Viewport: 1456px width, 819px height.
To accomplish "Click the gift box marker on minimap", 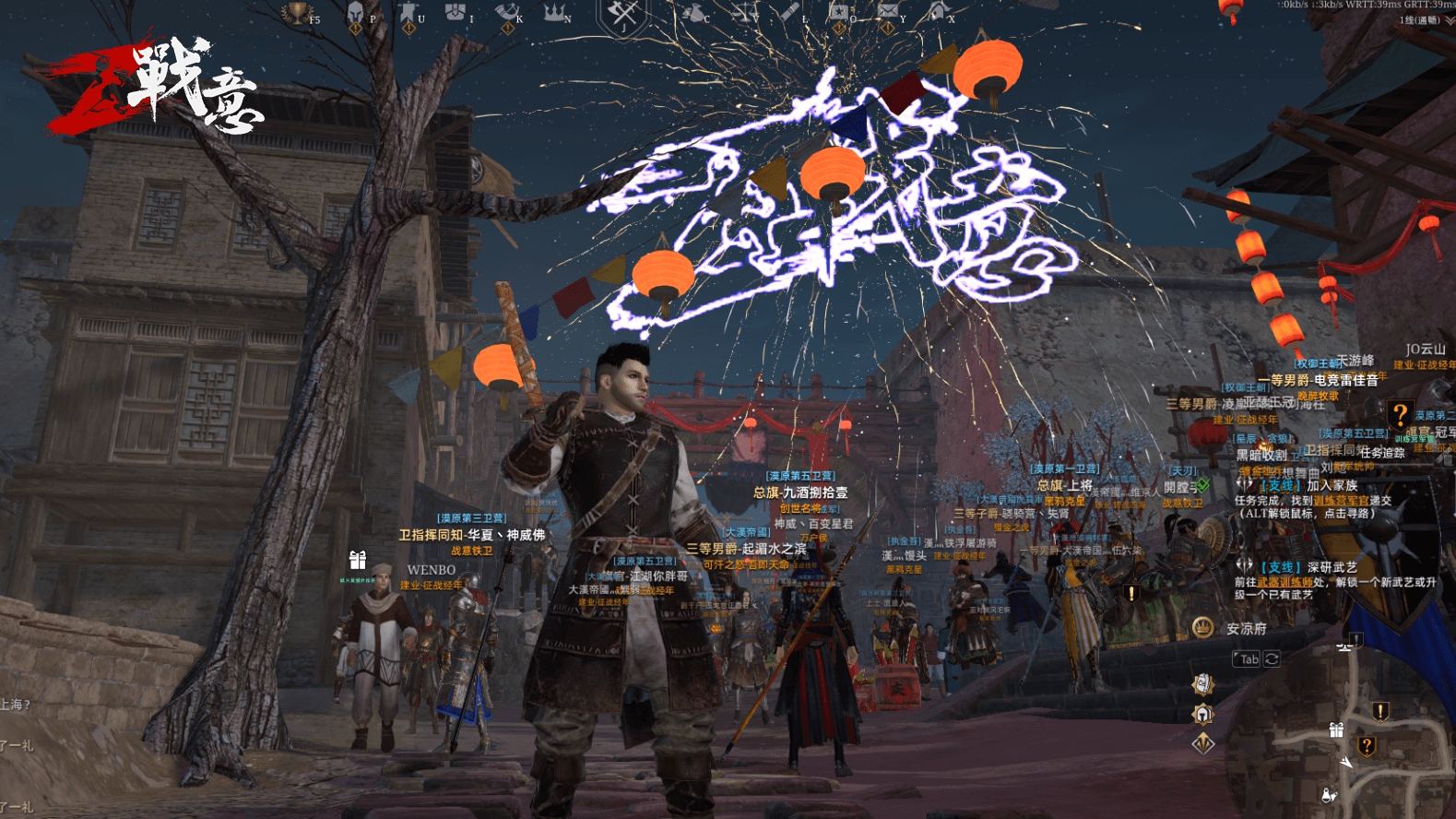I will coord(1336,730).
